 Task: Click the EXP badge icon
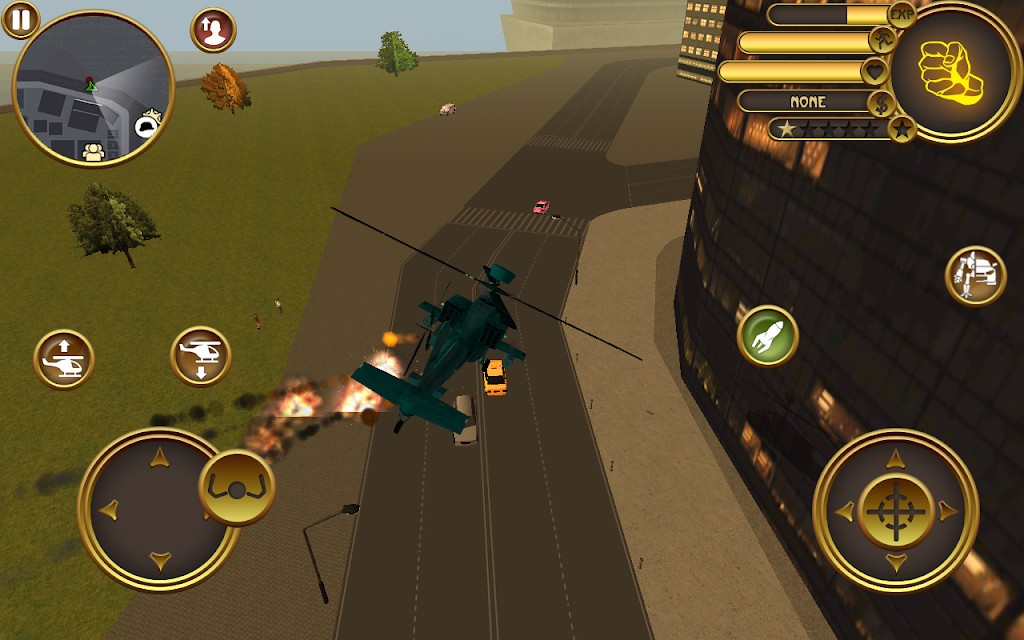(903, 14)
